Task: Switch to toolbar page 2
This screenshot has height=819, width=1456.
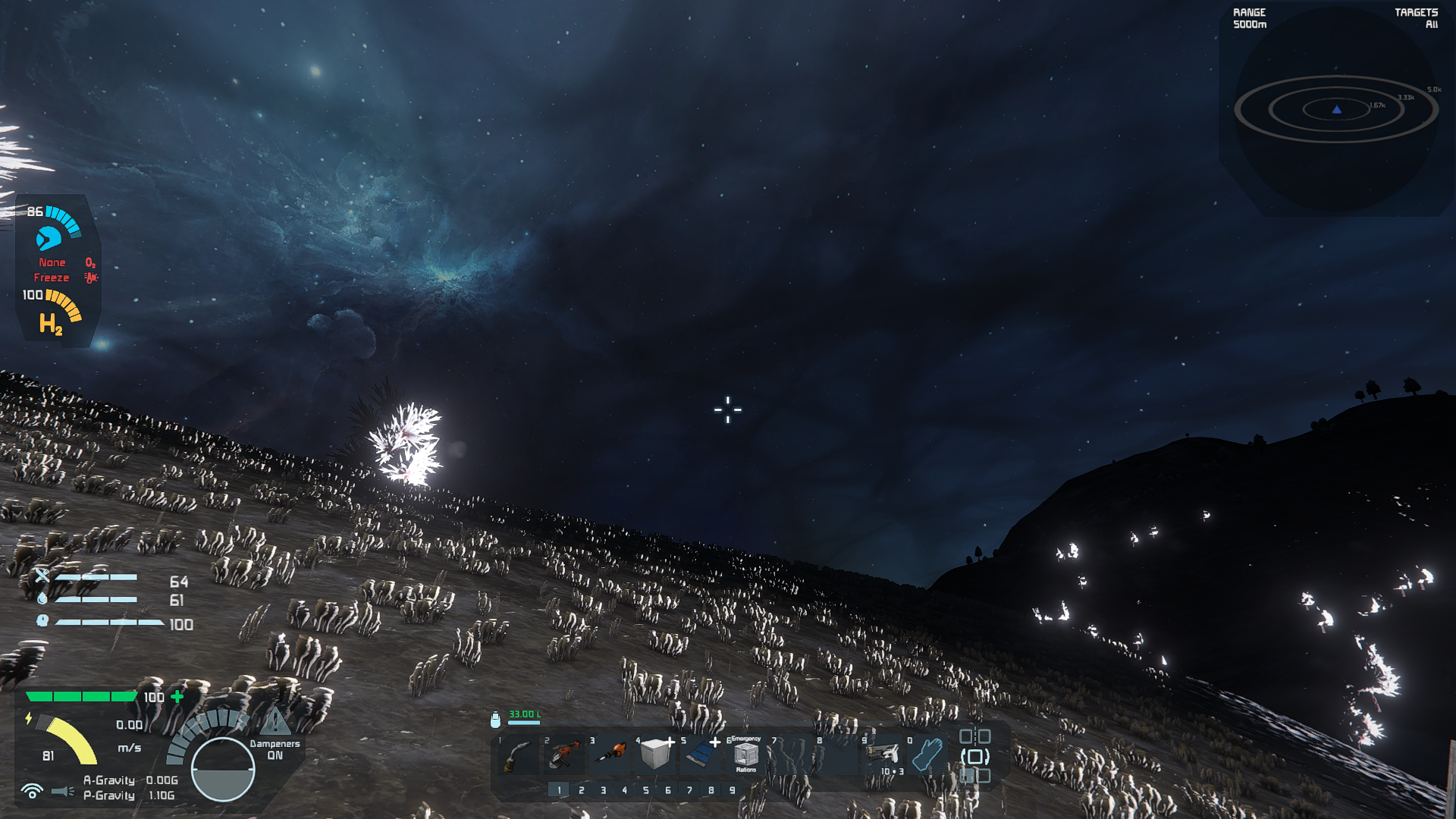Action: (581, 790)
